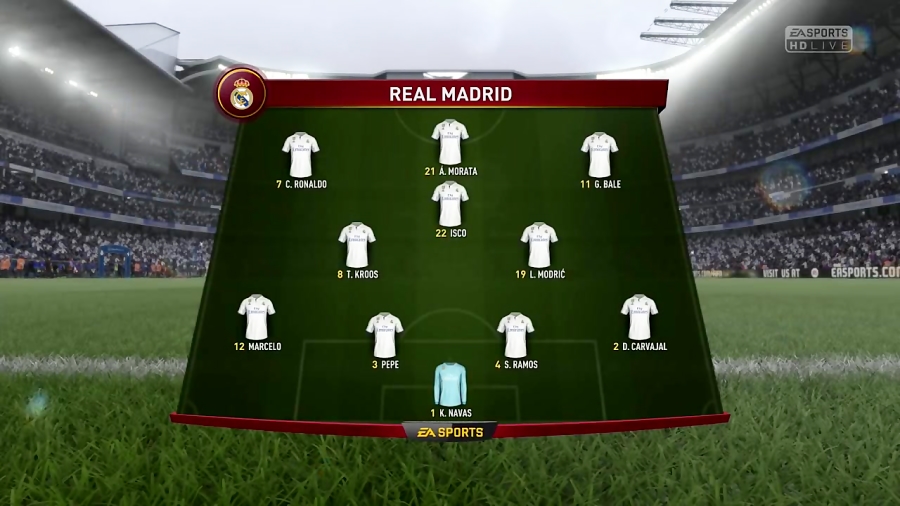Select S. Ramos's number 4 shirt
900x506 pixels.
coord(516,335)
